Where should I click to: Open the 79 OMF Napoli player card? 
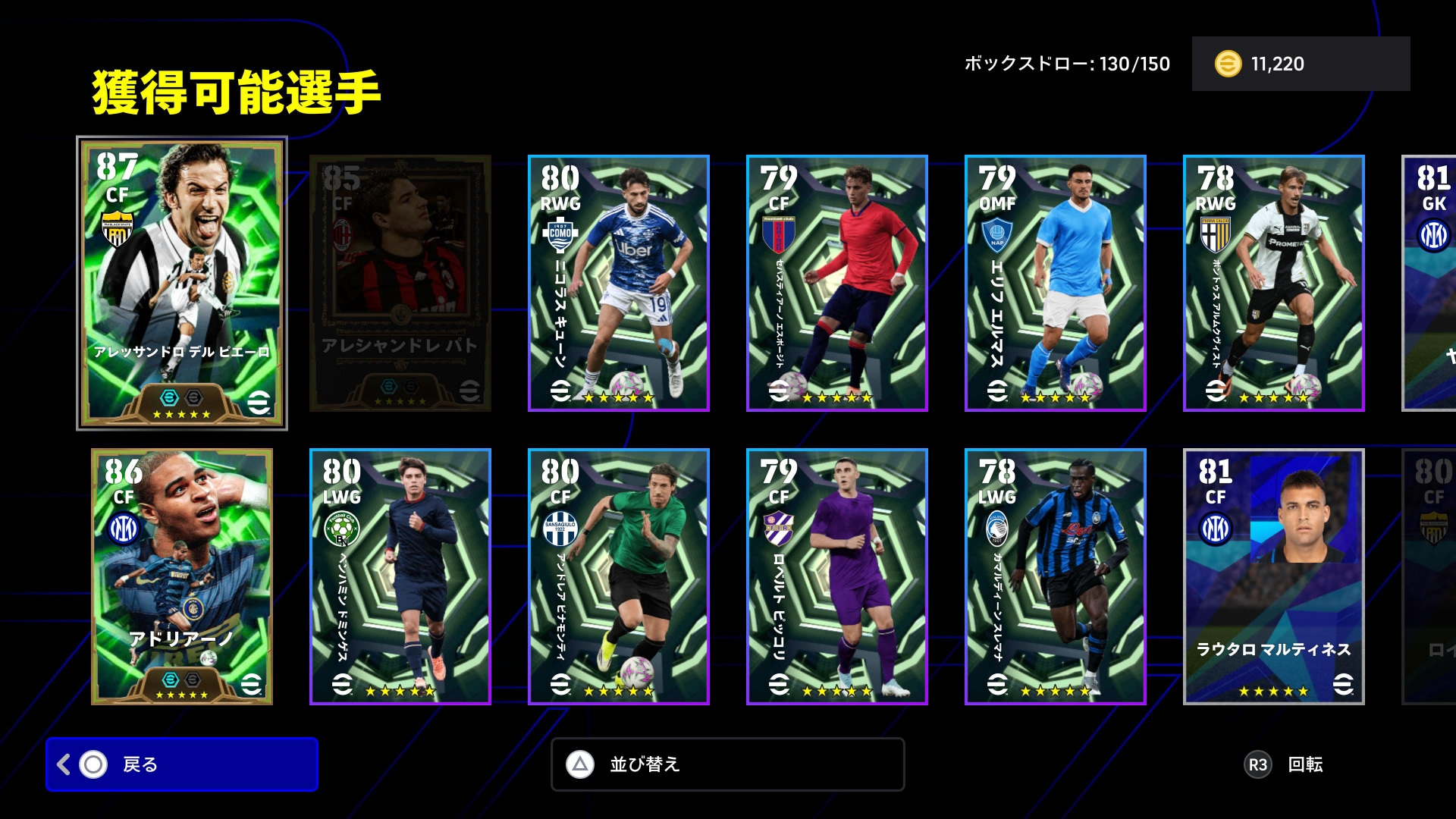[1056, 283]
